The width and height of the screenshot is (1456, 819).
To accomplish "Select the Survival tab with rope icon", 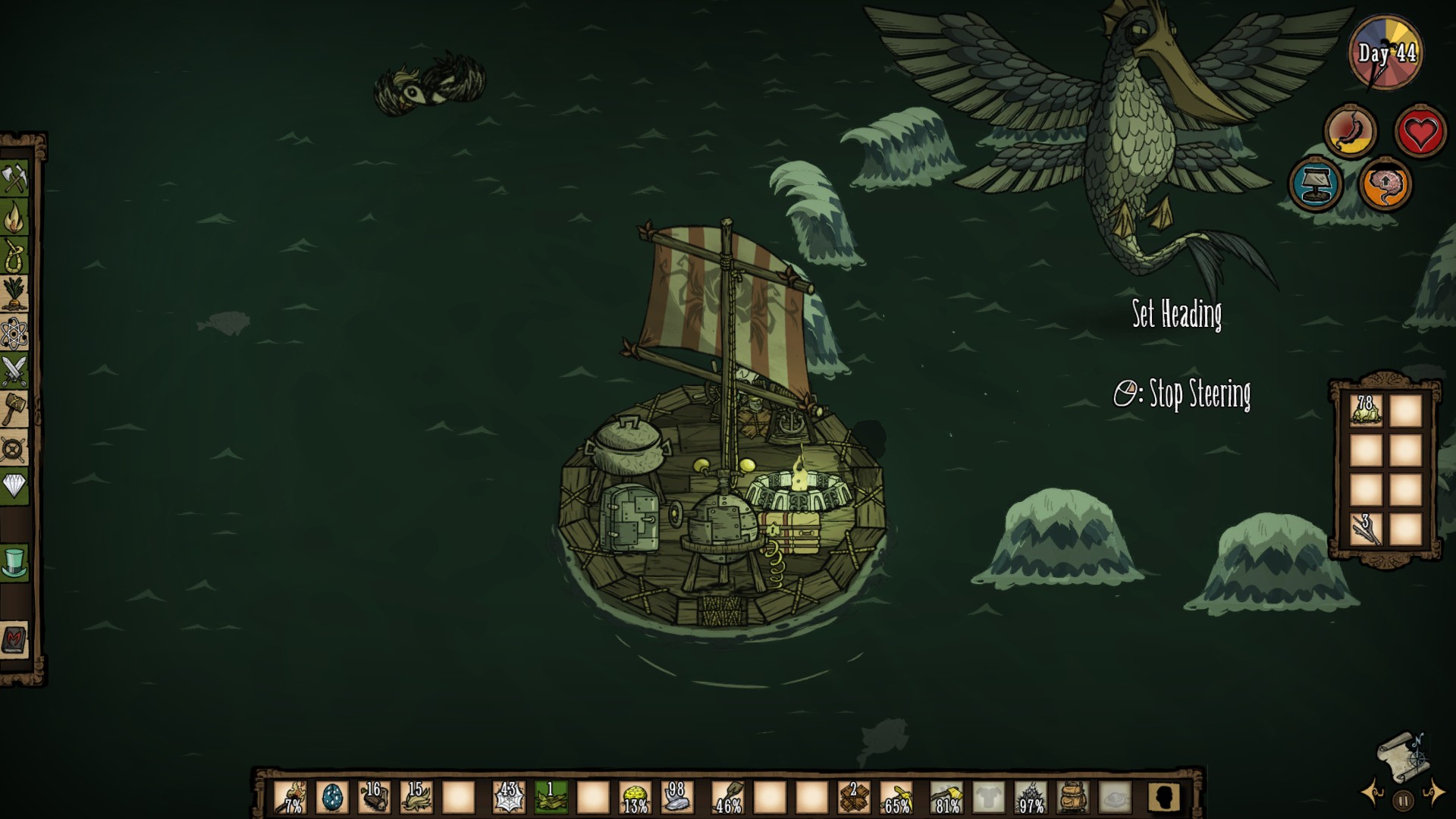I will point(14,256).
